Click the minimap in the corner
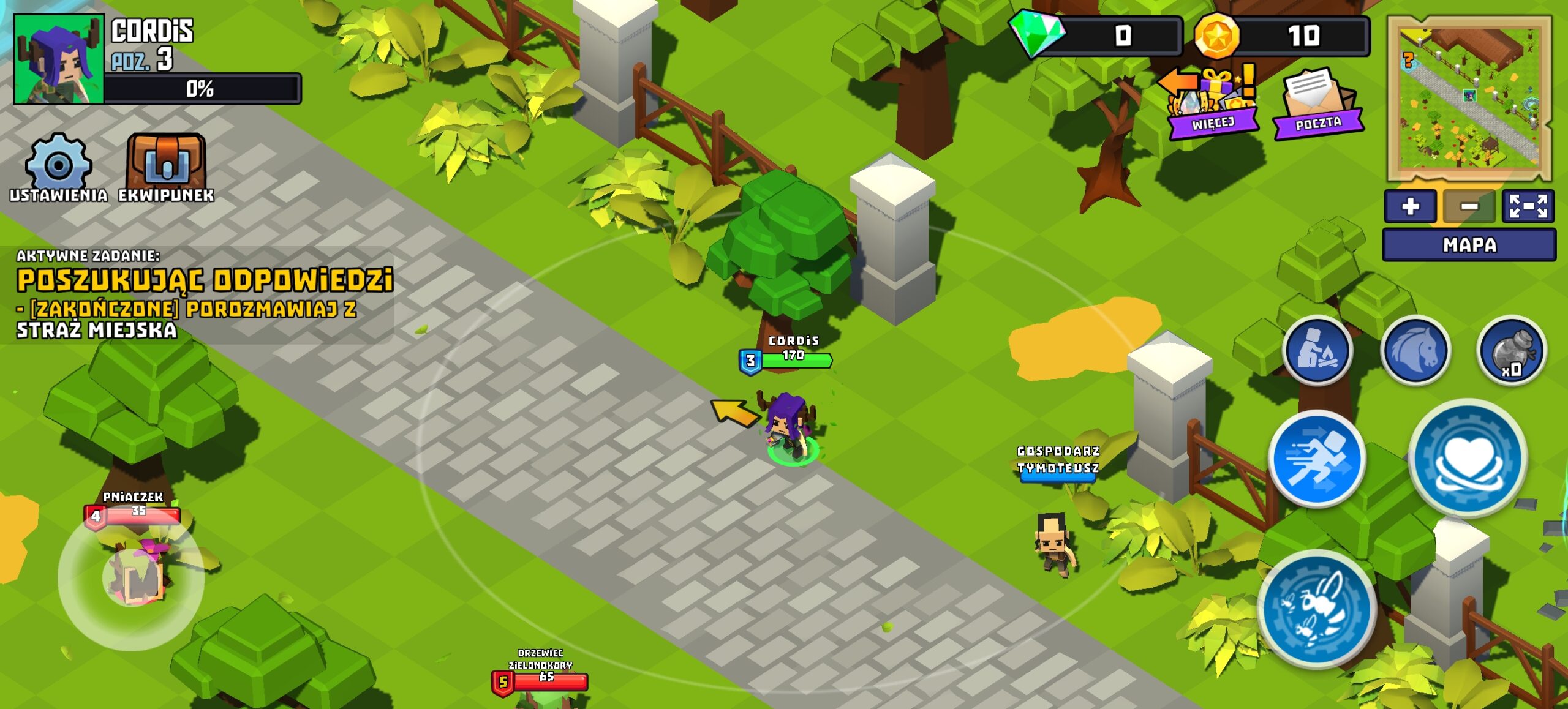 click(x=1470, y=98)
